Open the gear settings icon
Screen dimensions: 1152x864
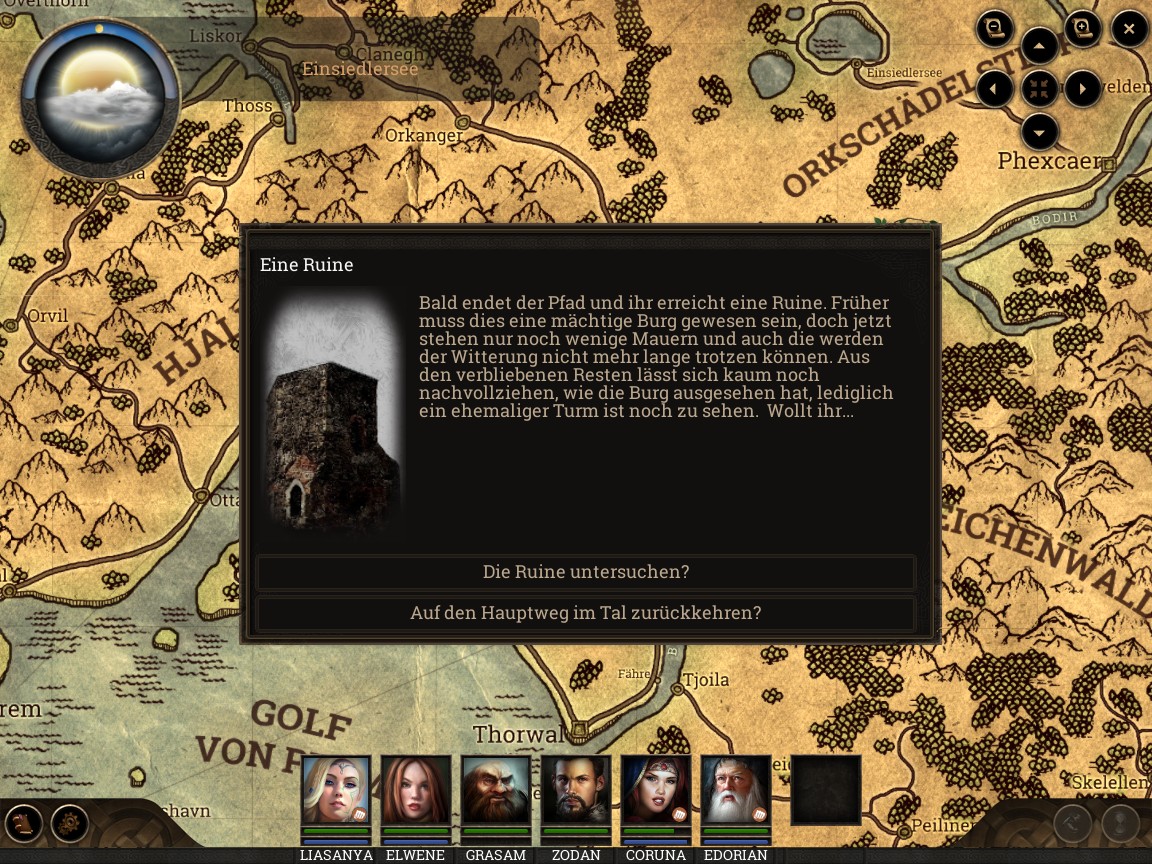(70, 824)
